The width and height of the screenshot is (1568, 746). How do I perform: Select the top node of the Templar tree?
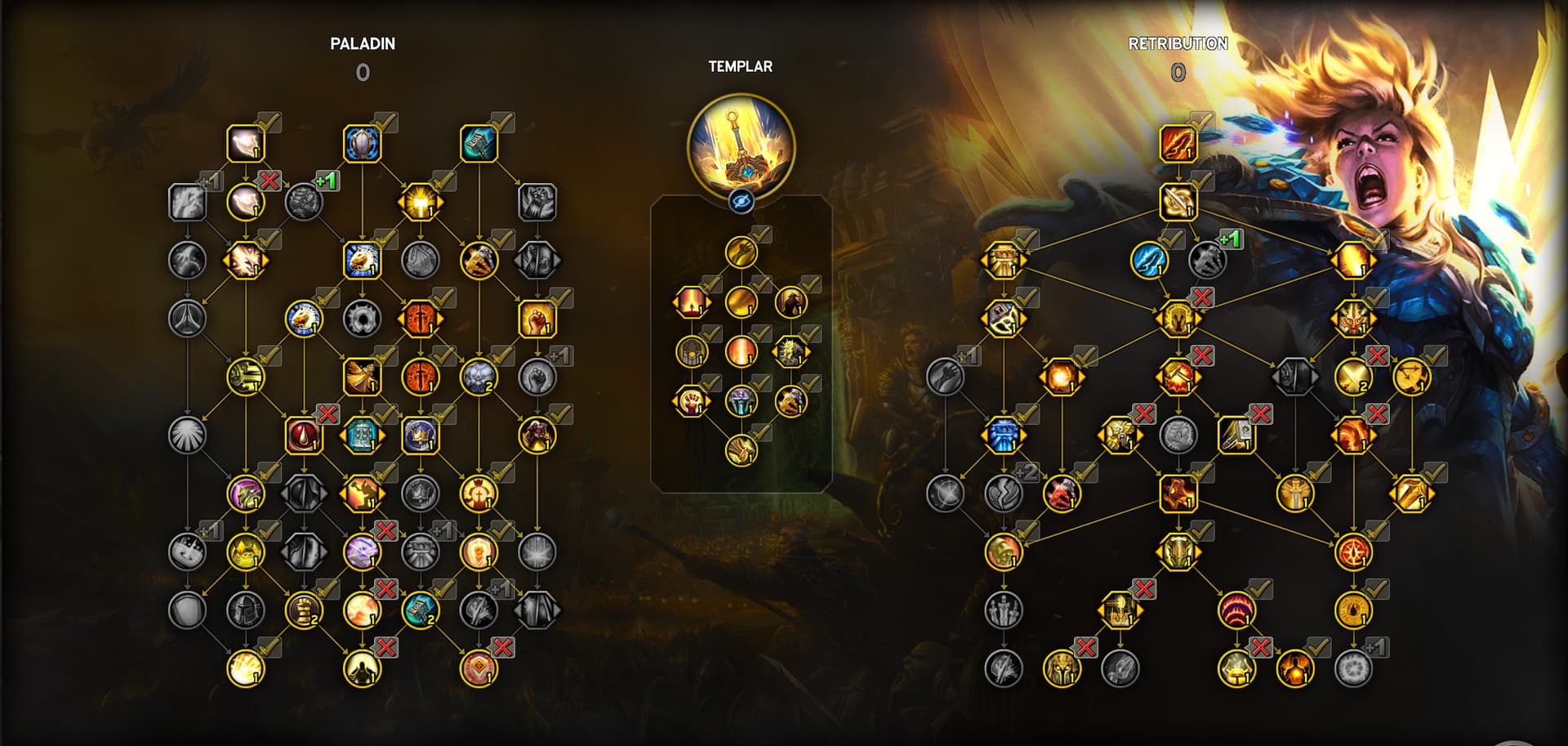[742, 252]
